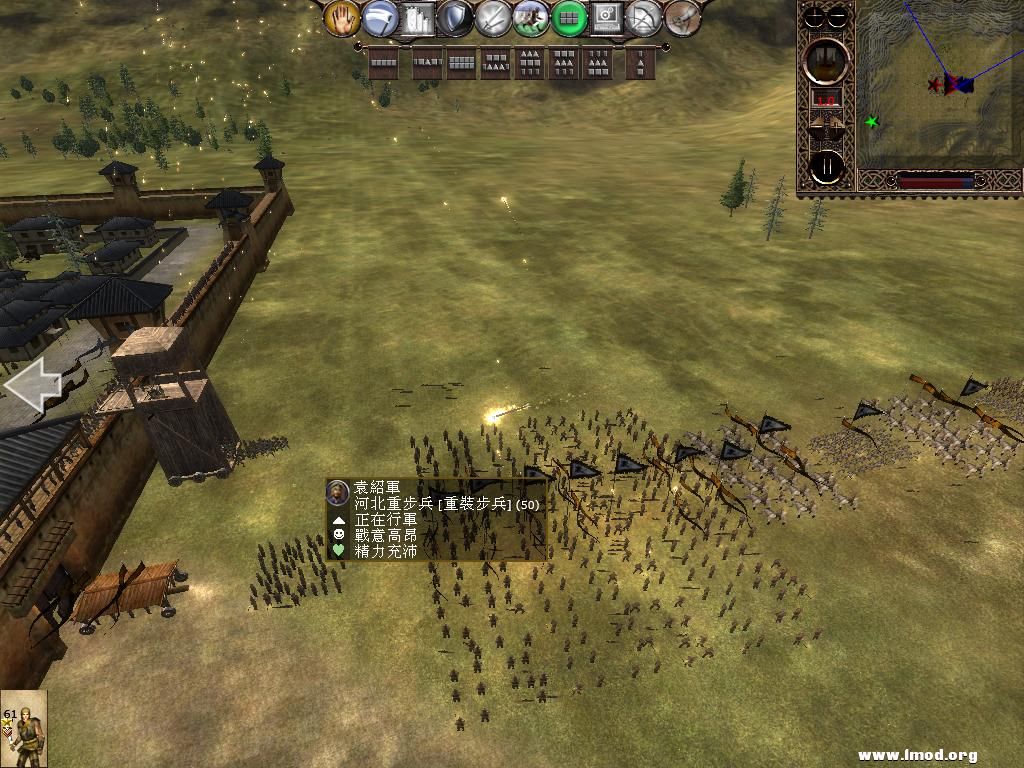Image resolution: width=1024 pixels, height=768 pixels.
Task: Activate the withdraw white flag button
Action: [379, 17]
